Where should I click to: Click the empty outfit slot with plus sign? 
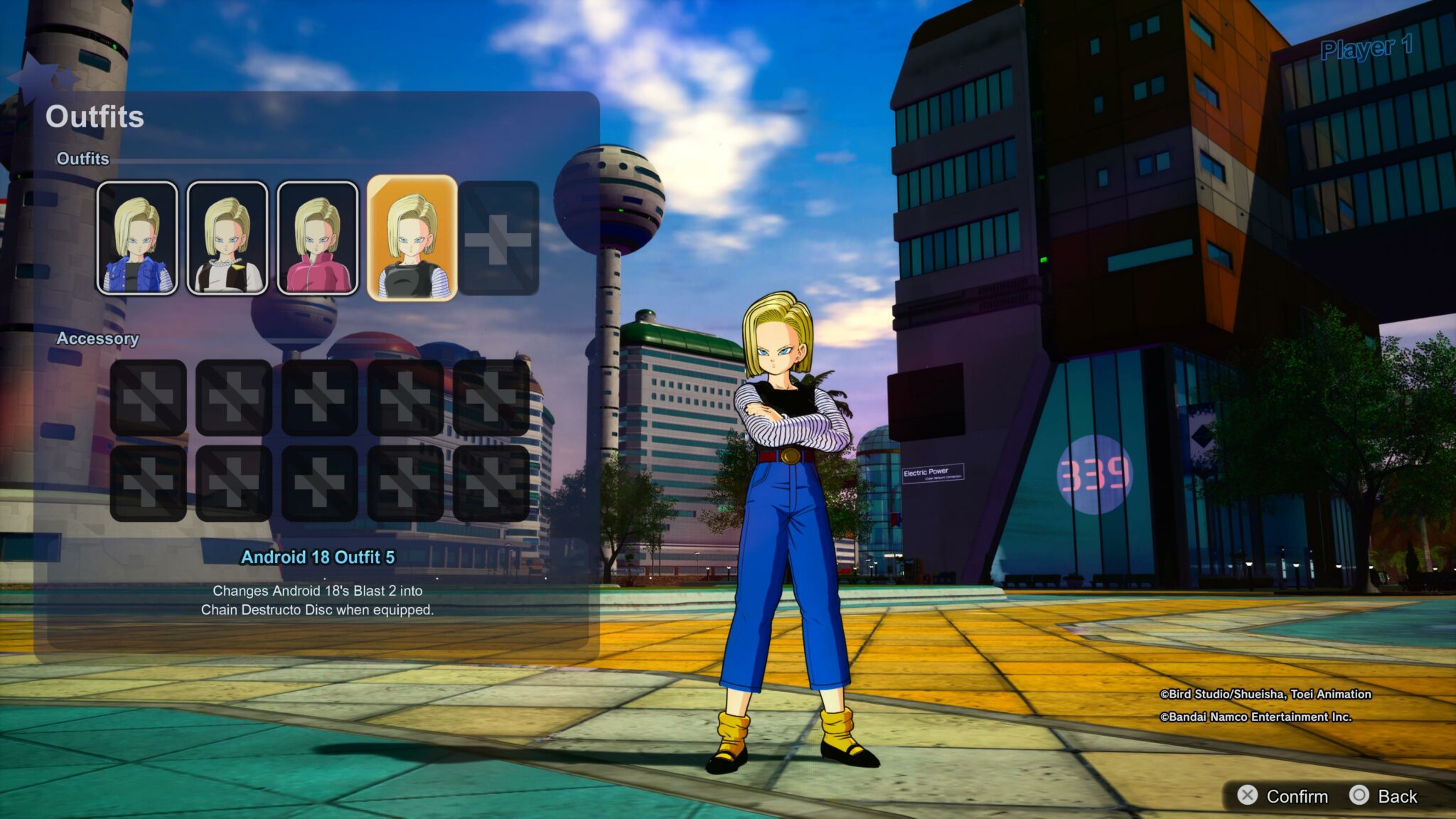498,238
